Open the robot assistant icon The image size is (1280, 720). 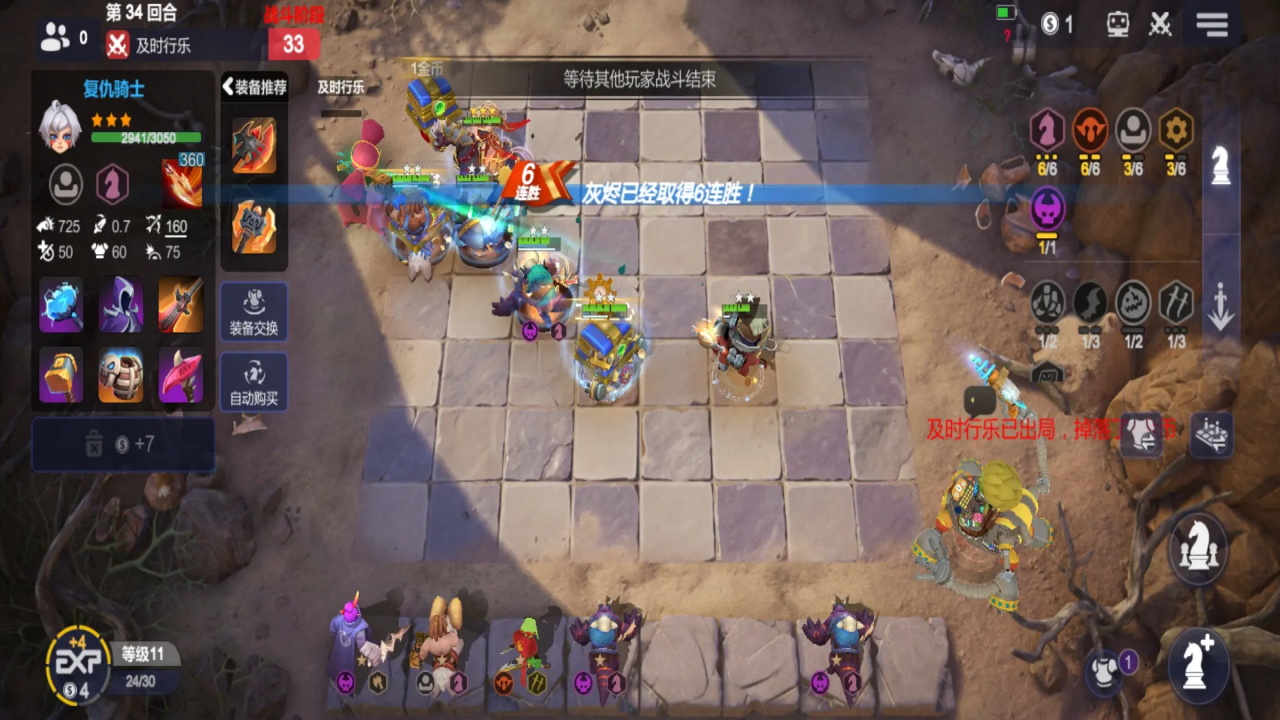[x=1118, y=25]
